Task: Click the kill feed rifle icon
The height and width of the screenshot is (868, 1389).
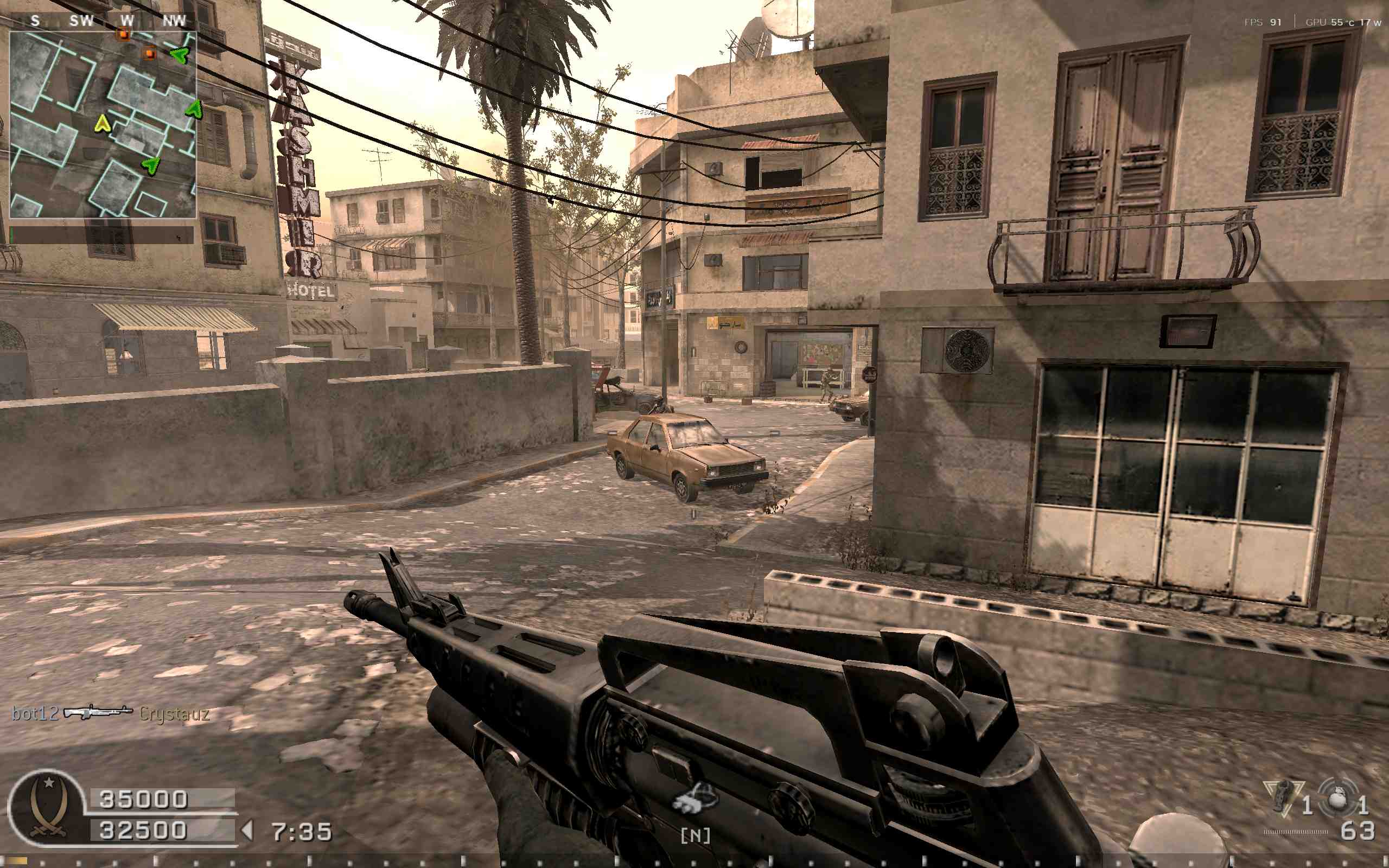Action: pos(98,712)
